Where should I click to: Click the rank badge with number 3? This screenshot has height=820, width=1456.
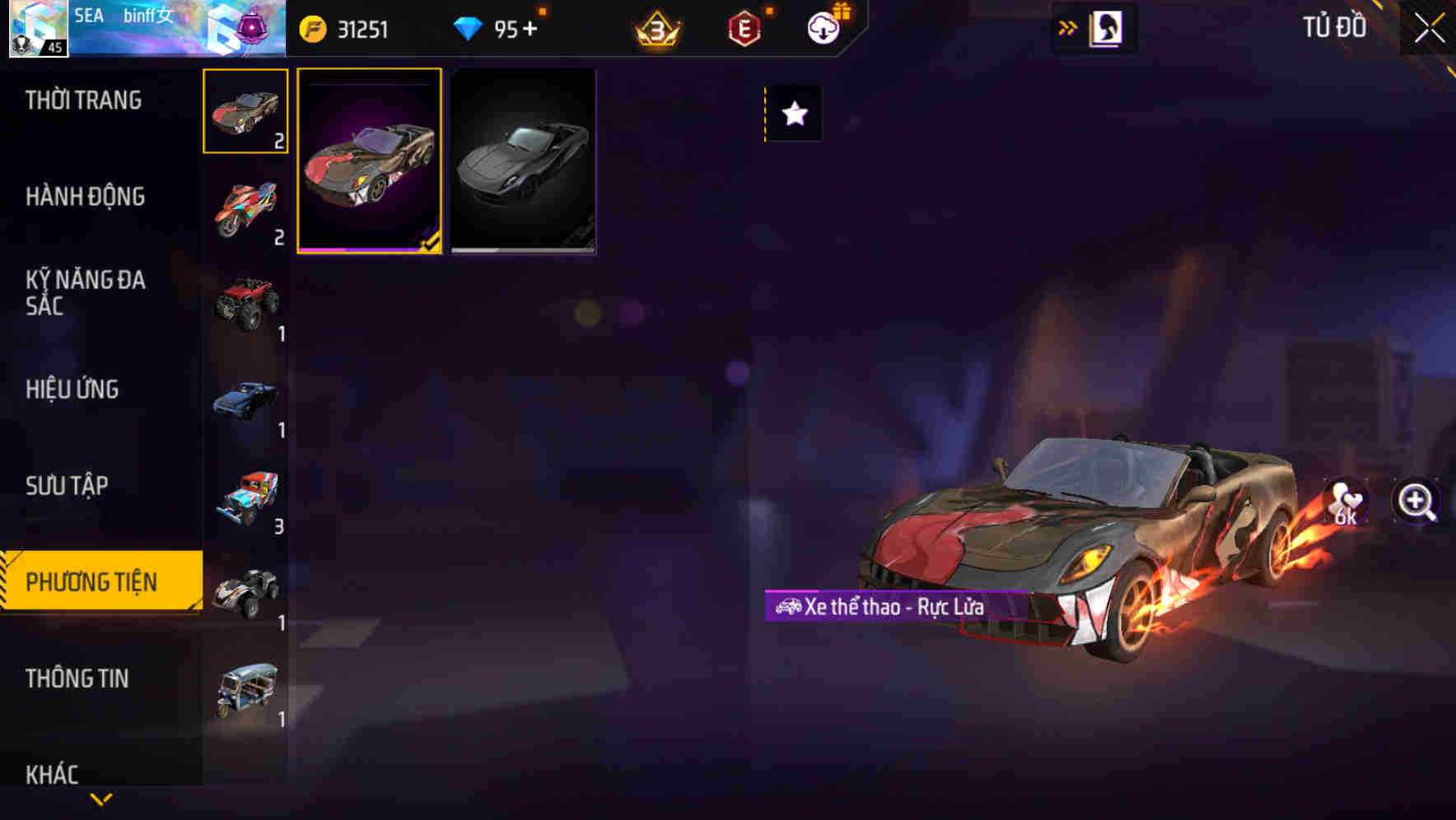(x=655, y=27)
